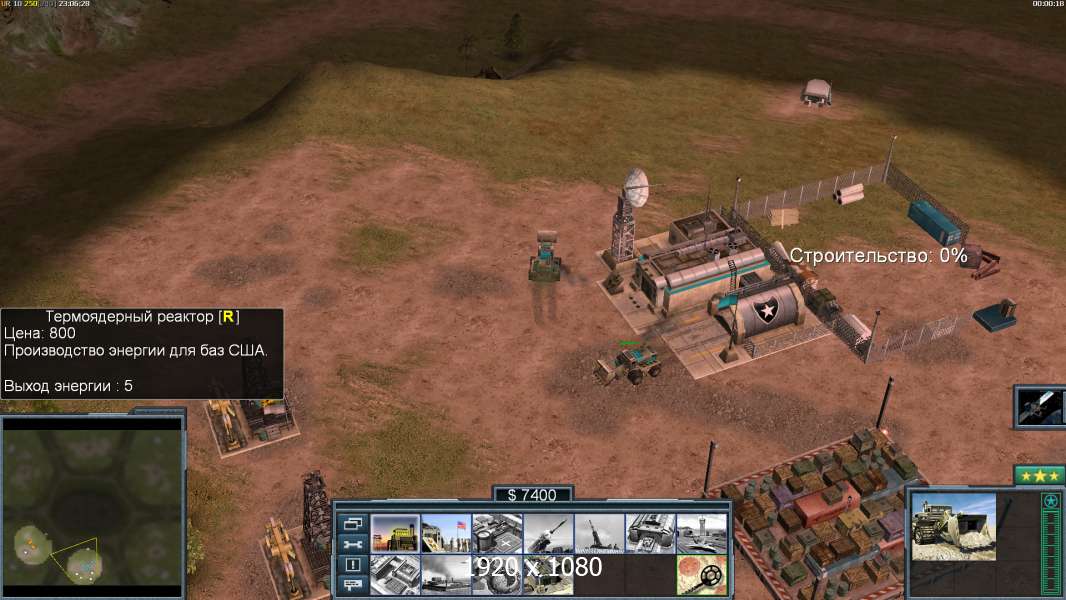The width and height of the screenshot is (1066, 600).
Task: Click the dozer unit portrait
Action: point(954,526)
